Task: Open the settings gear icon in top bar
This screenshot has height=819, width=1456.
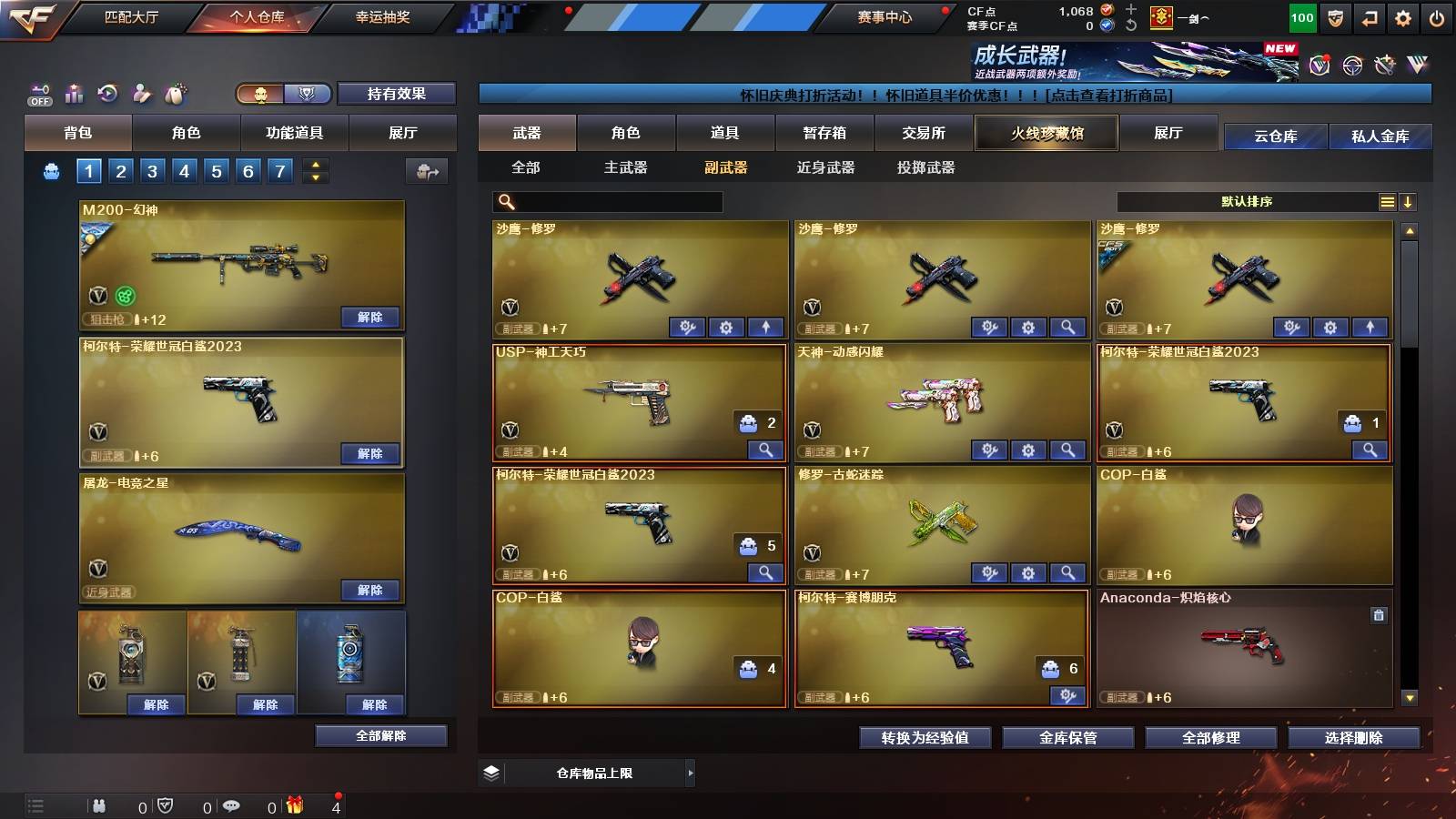Action: click(1402, 16)
